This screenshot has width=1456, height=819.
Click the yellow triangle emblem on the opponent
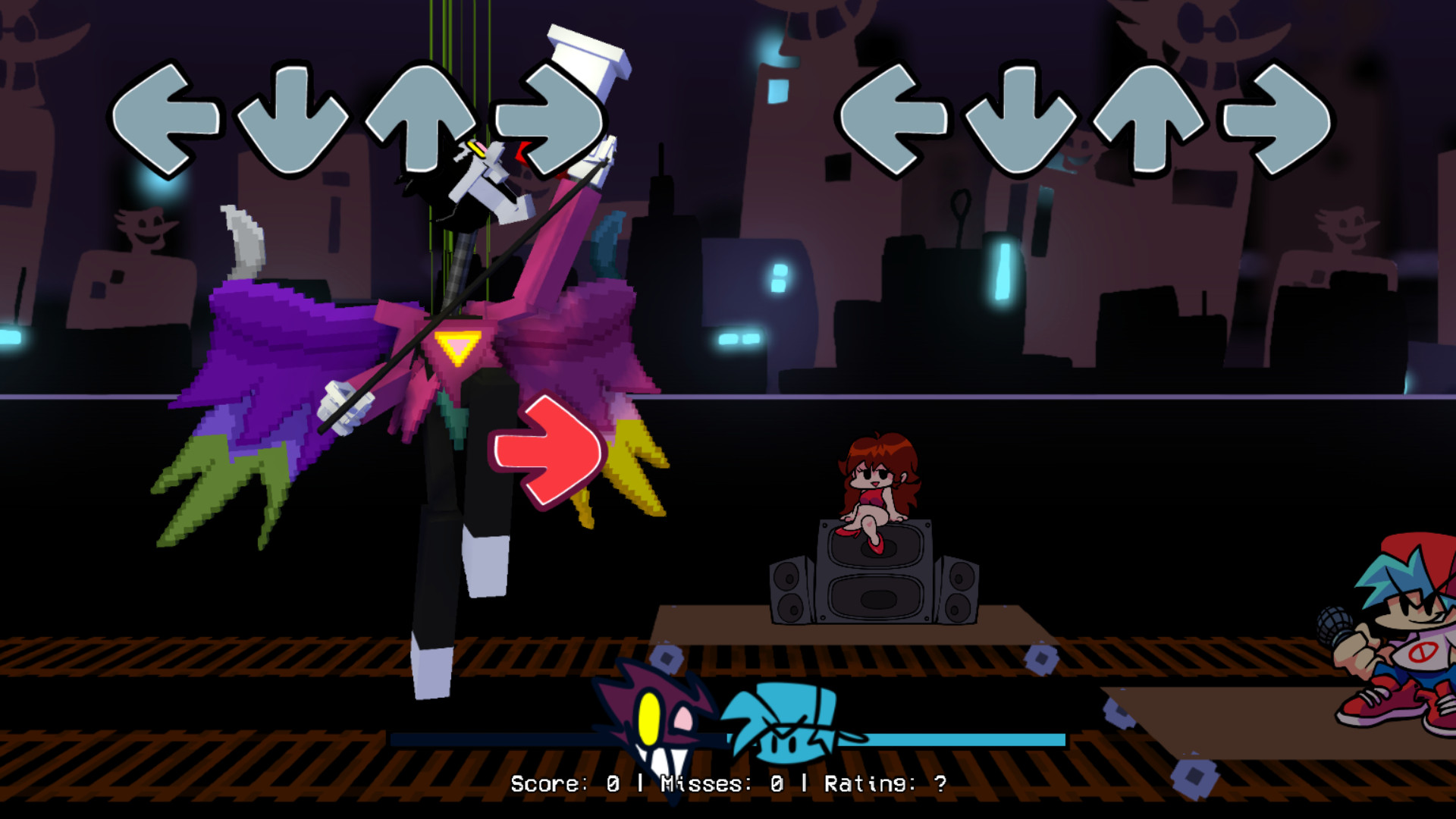(x=457, y=345)
